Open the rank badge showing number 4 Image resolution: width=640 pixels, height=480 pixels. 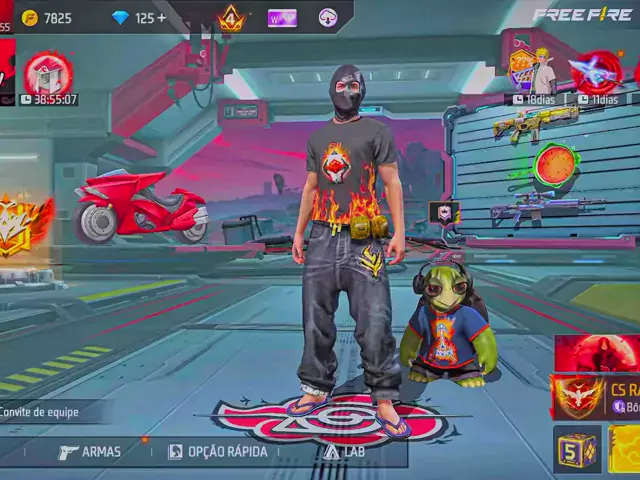point(232,18)
